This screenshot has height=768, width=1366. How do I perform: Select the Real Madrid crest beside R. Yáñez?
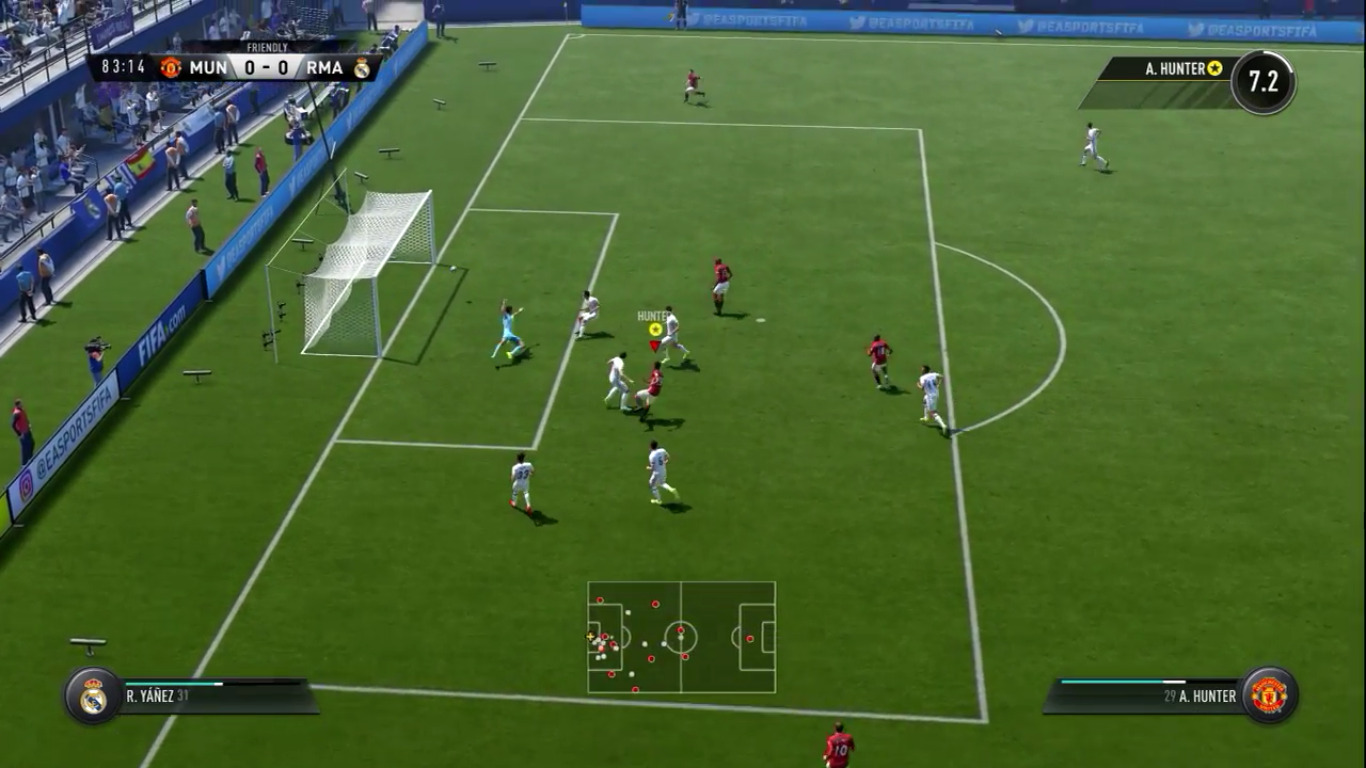pos(93,696)
